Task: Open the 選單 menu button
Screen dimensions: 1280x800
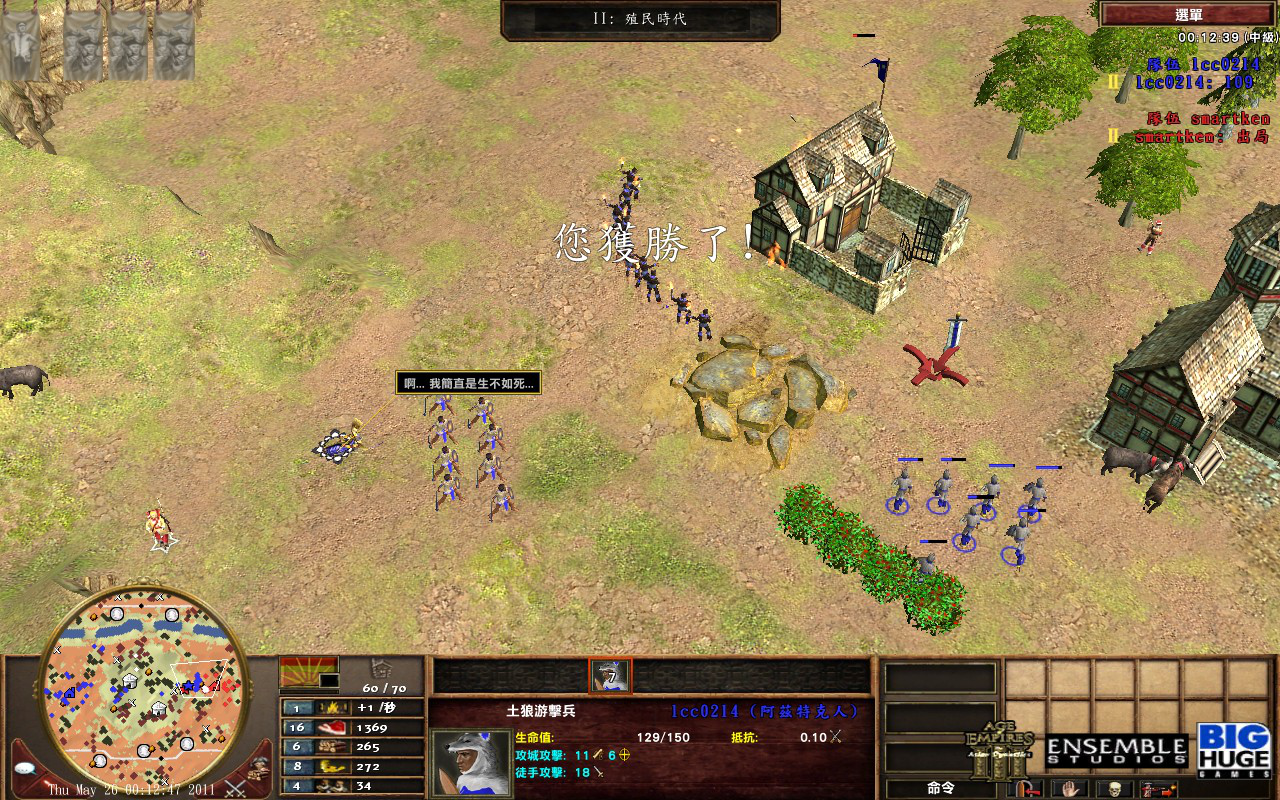Action: click(1188, 14)
